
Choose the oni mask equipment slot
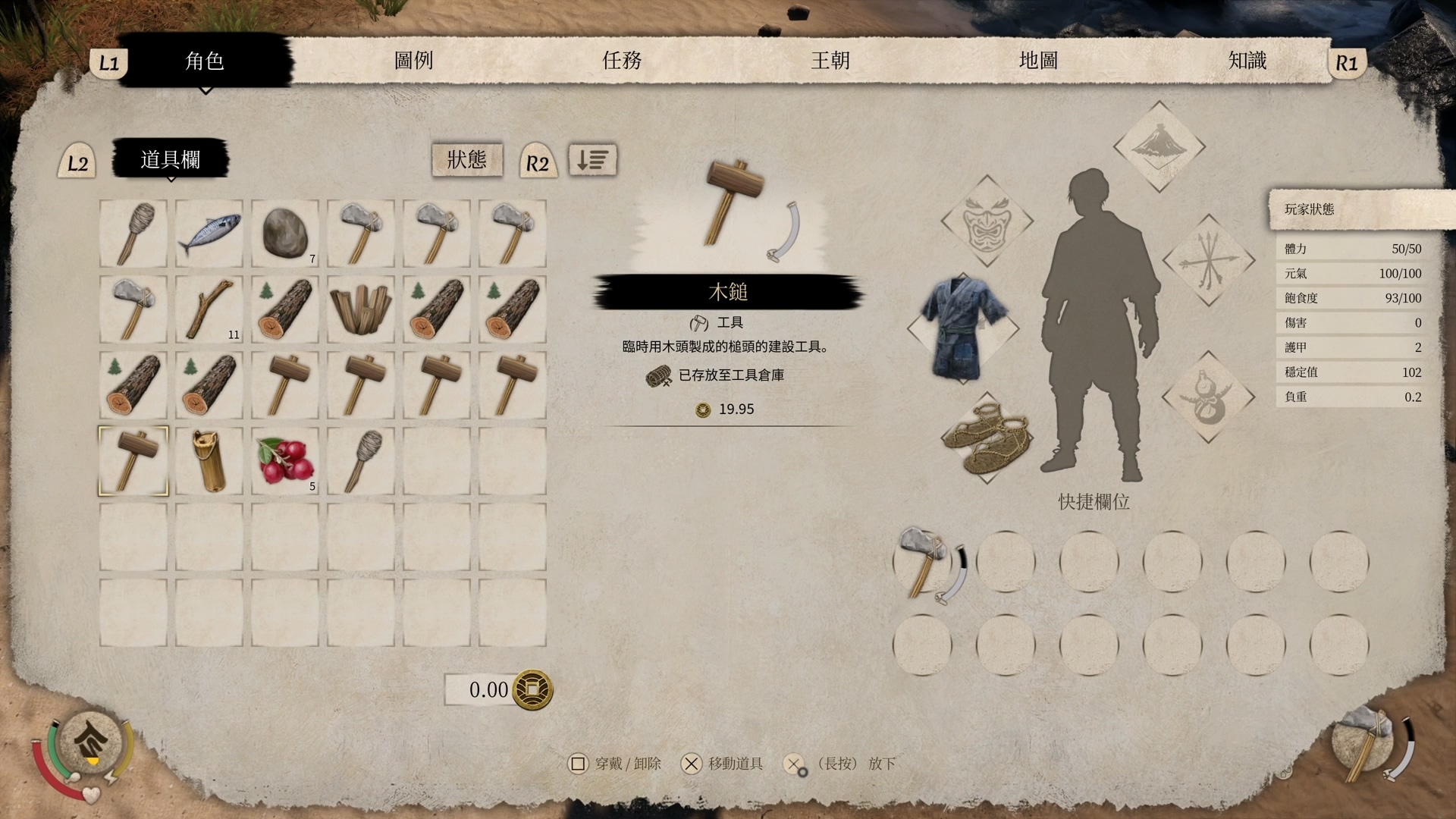[987, 221]
